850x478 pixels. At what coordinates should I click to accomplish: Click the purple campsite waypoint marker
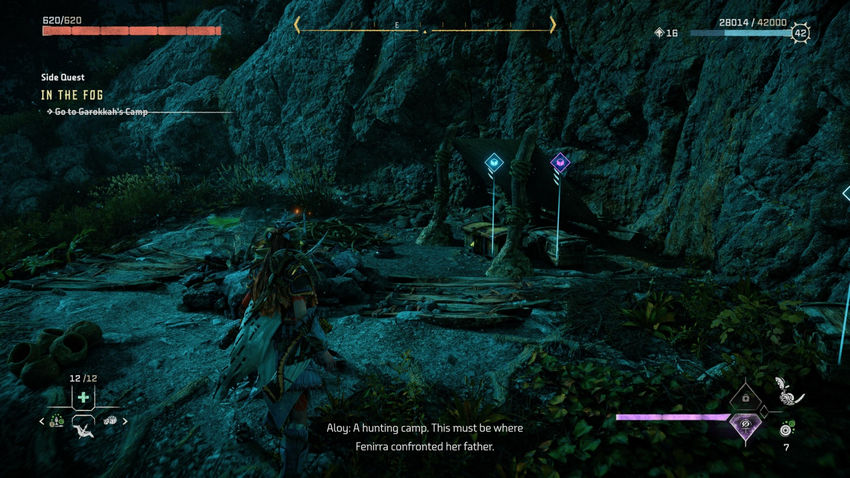pyautogui.click(x=560, y=162)
